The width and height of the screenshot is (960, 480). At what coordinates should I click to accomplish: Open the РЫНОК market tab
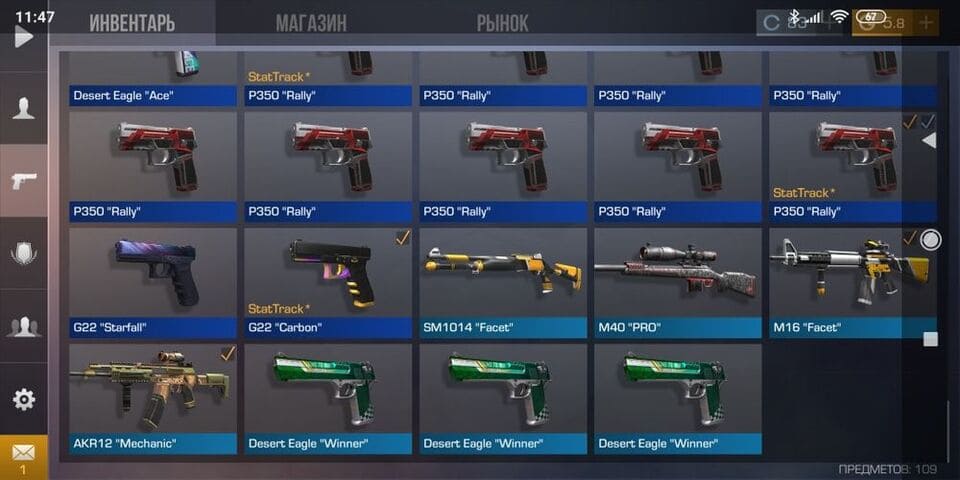502,23
